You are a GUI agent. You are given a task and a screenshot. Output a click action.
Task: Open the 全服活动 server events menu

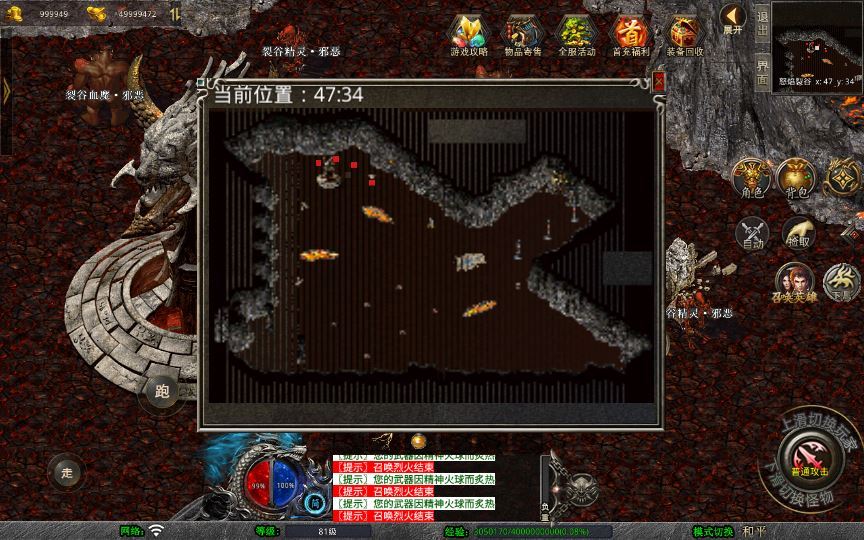[x=576, y=34]
